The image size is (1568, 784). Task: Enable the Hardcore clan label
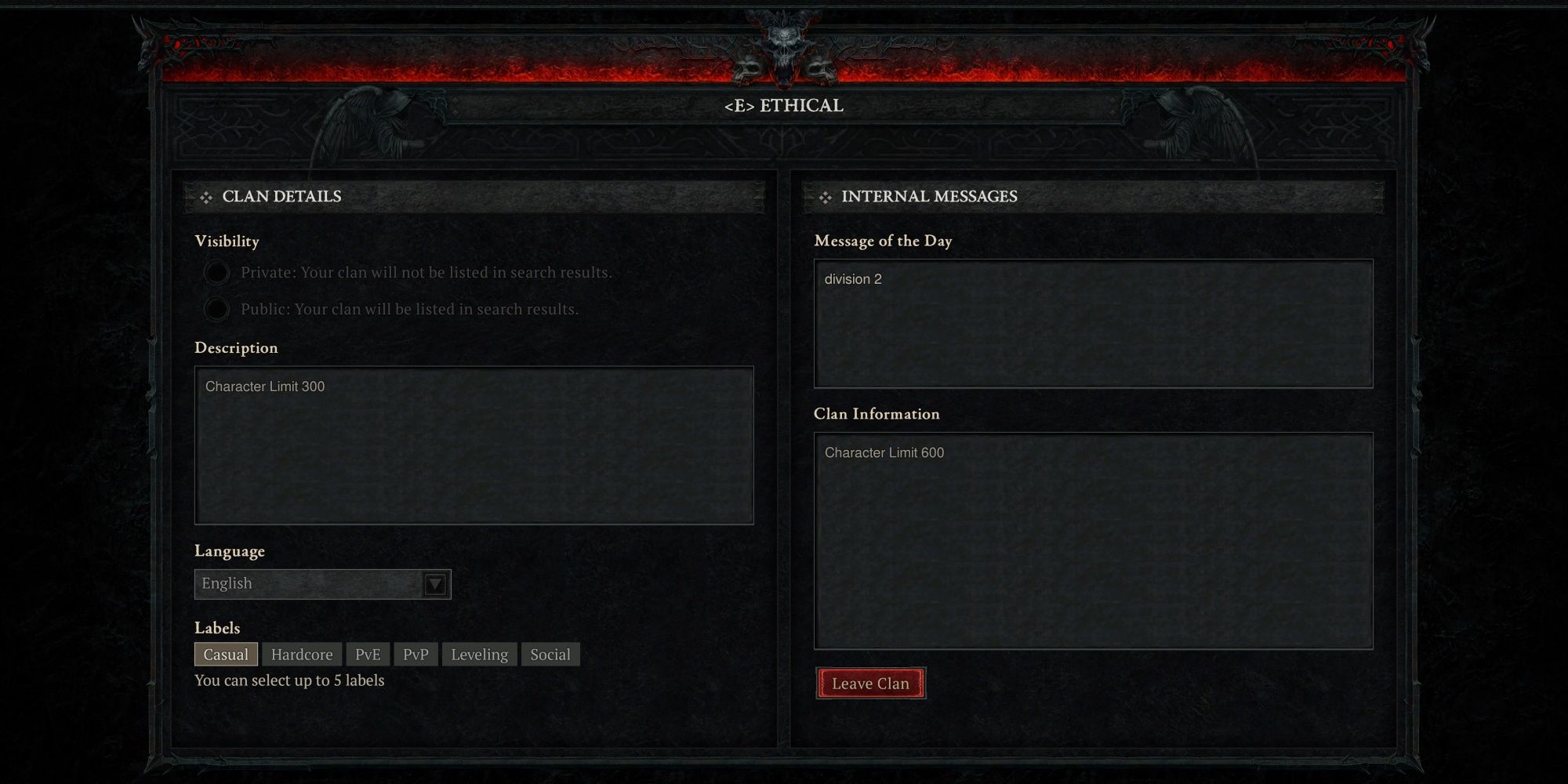302,654
